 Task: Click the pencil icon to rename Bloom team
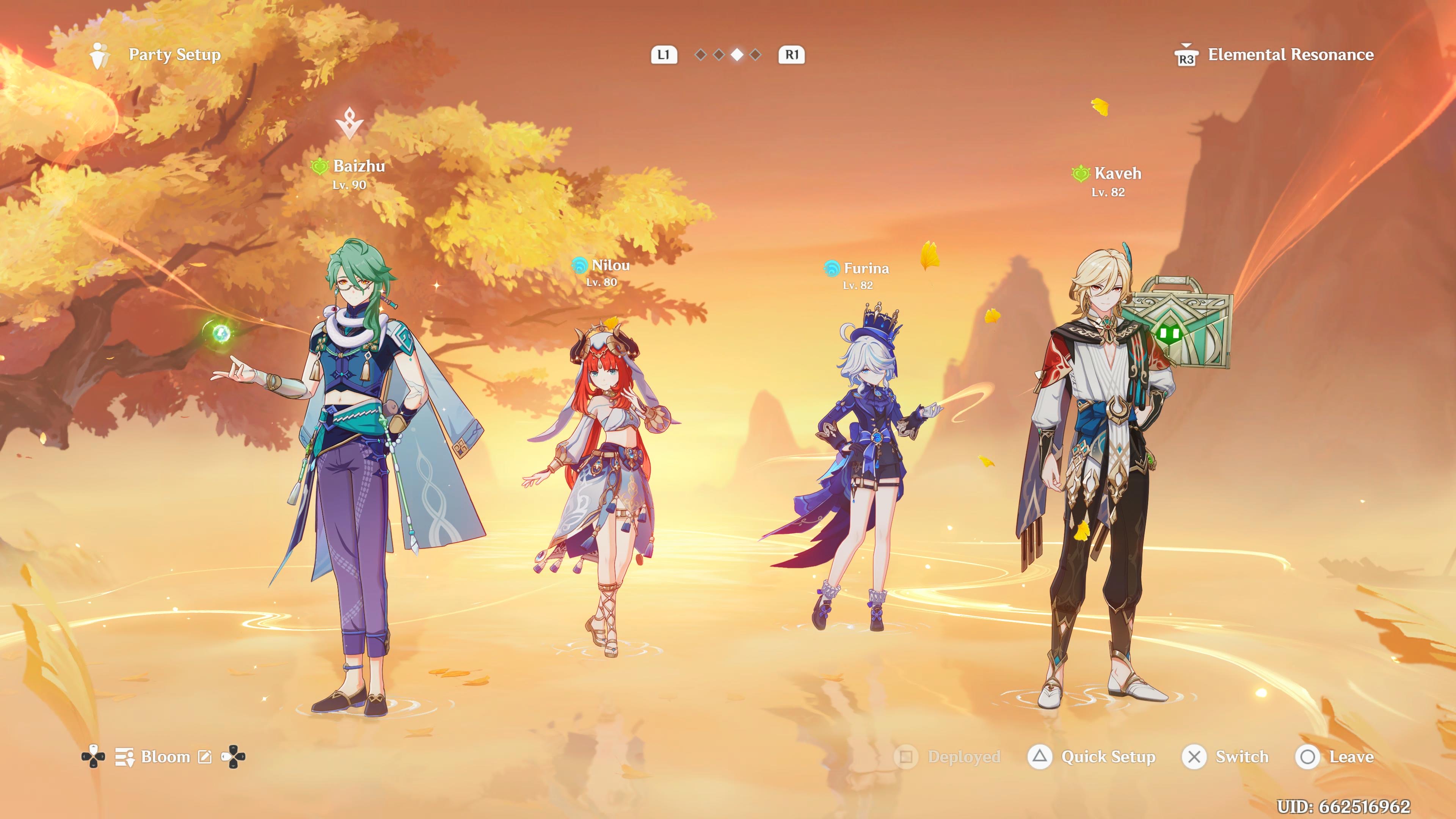[x=206, y=756]
